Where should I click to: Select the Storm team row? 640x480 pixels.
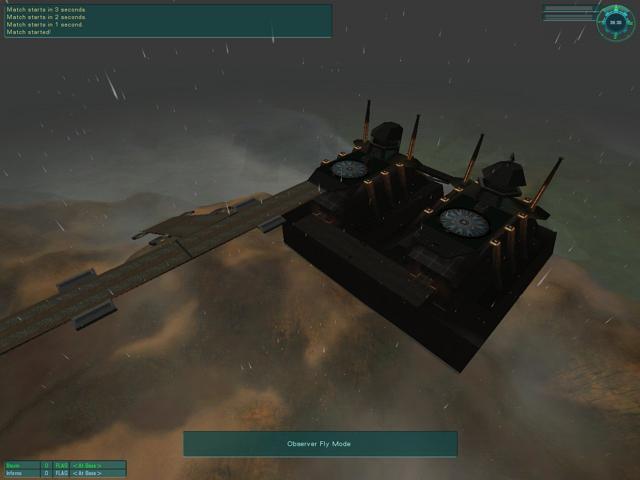[64, 465]
